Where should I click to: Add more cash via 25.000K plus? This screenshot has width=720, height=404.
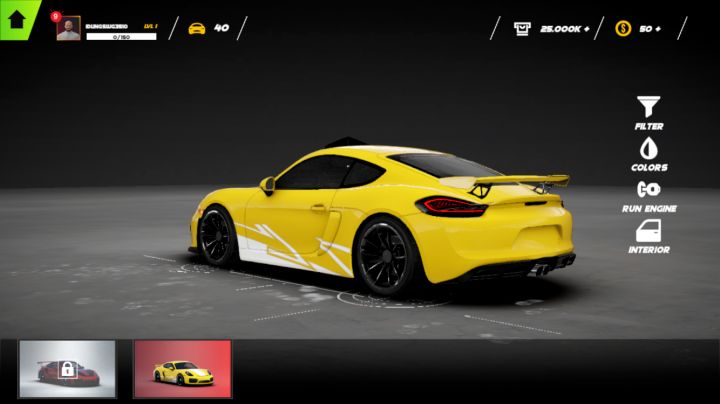click(x=586, y=29)
